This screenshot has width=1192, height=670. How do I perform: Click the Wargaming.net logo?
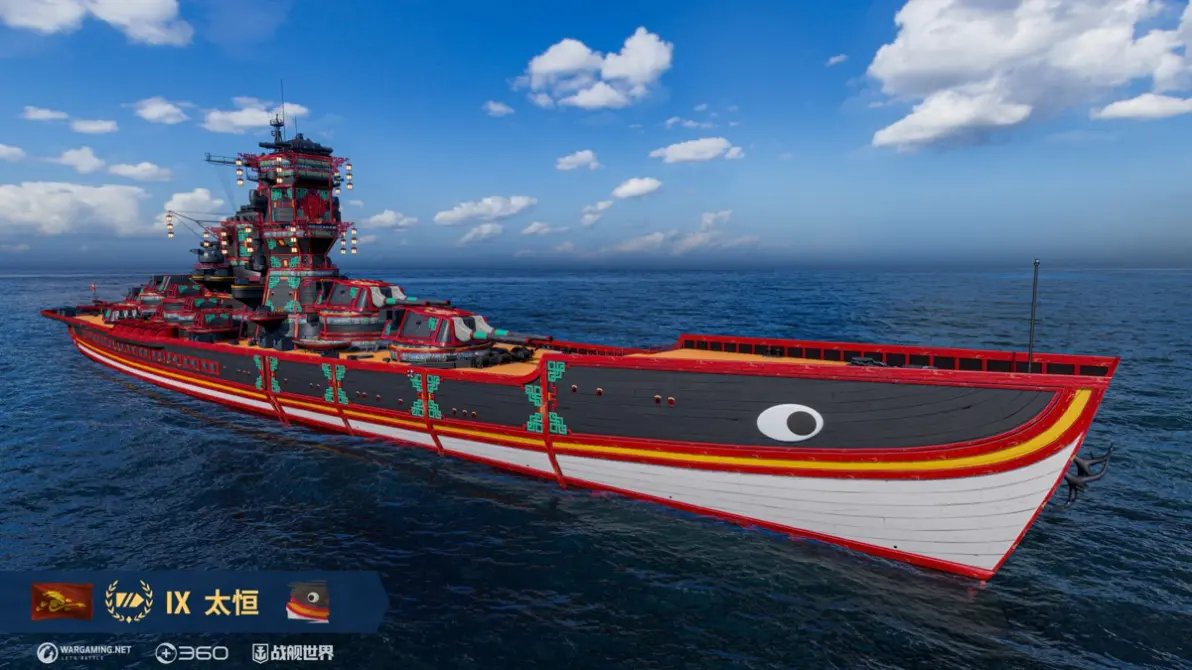pos(84,652)
